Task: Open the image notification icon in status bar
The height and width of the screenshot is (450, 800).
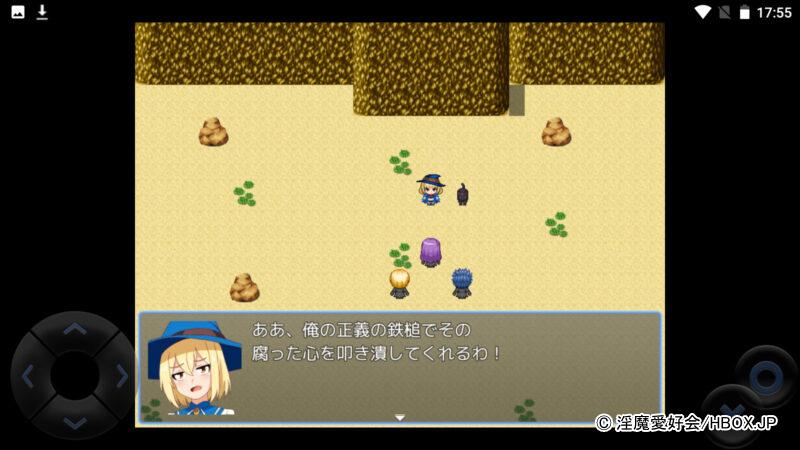Action: (x=17, y=12)
